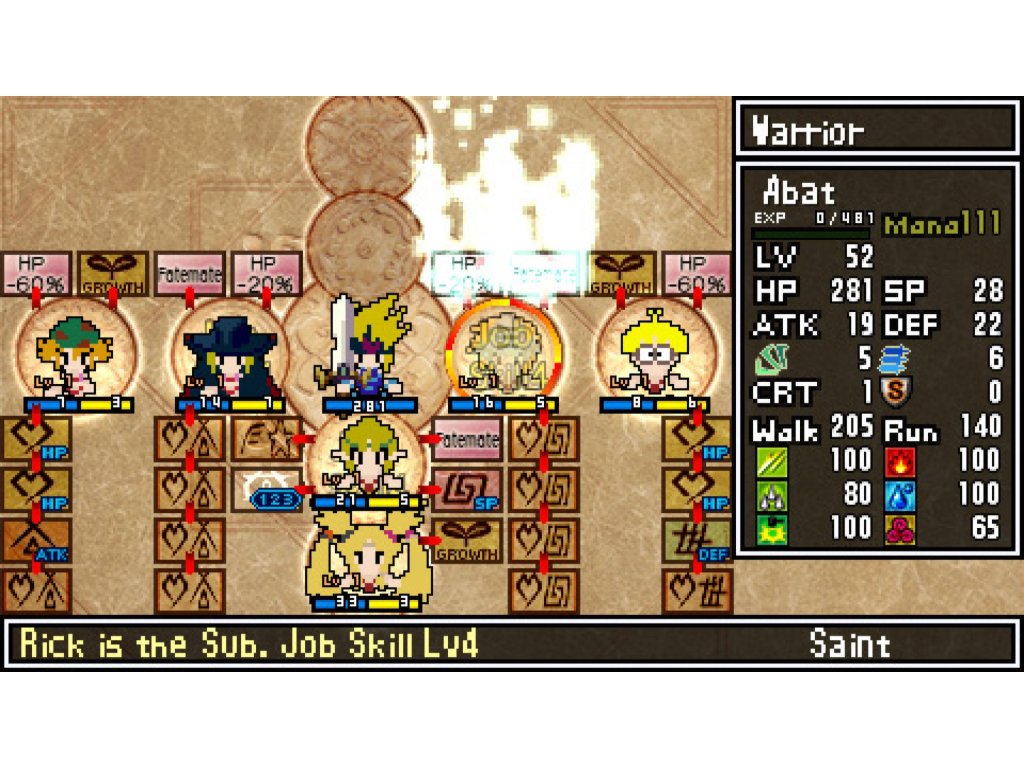Click the SP artifact slot
Viewport: 1024px width, 768px height.
465,489
